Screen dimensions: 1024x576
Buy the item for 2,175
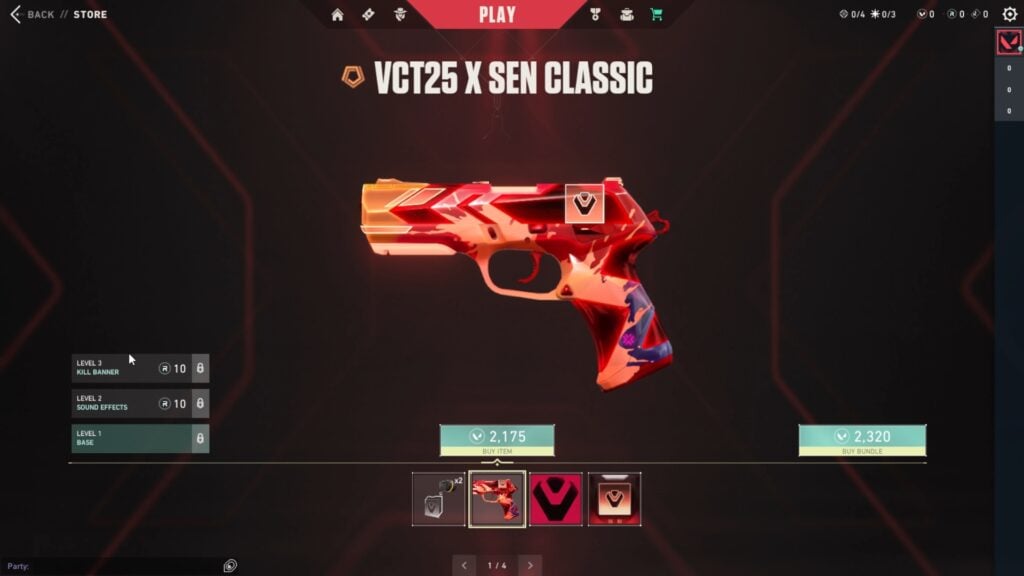click(497, 440)
